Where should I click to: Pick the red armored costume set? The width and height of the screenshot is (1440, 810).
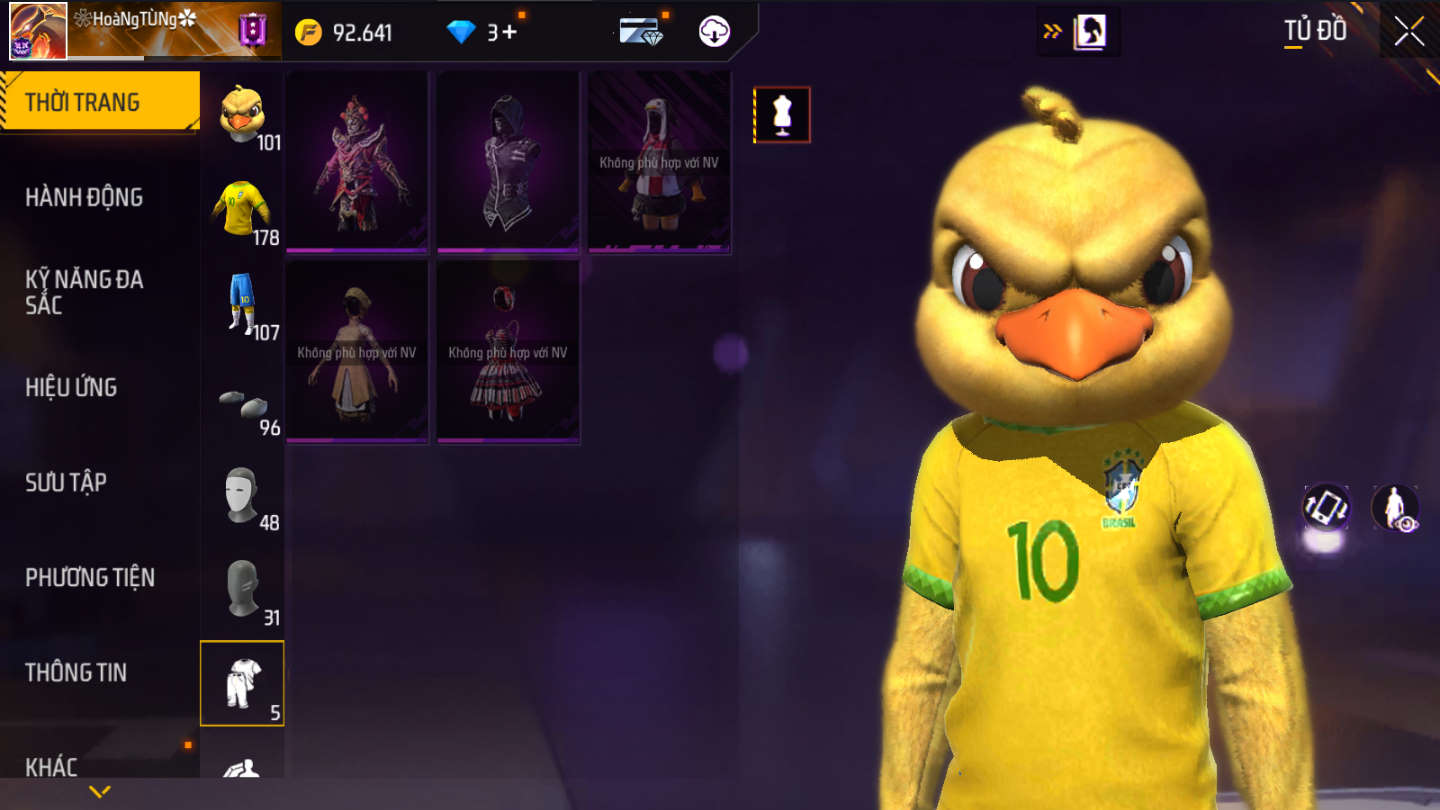coord(357,160)
